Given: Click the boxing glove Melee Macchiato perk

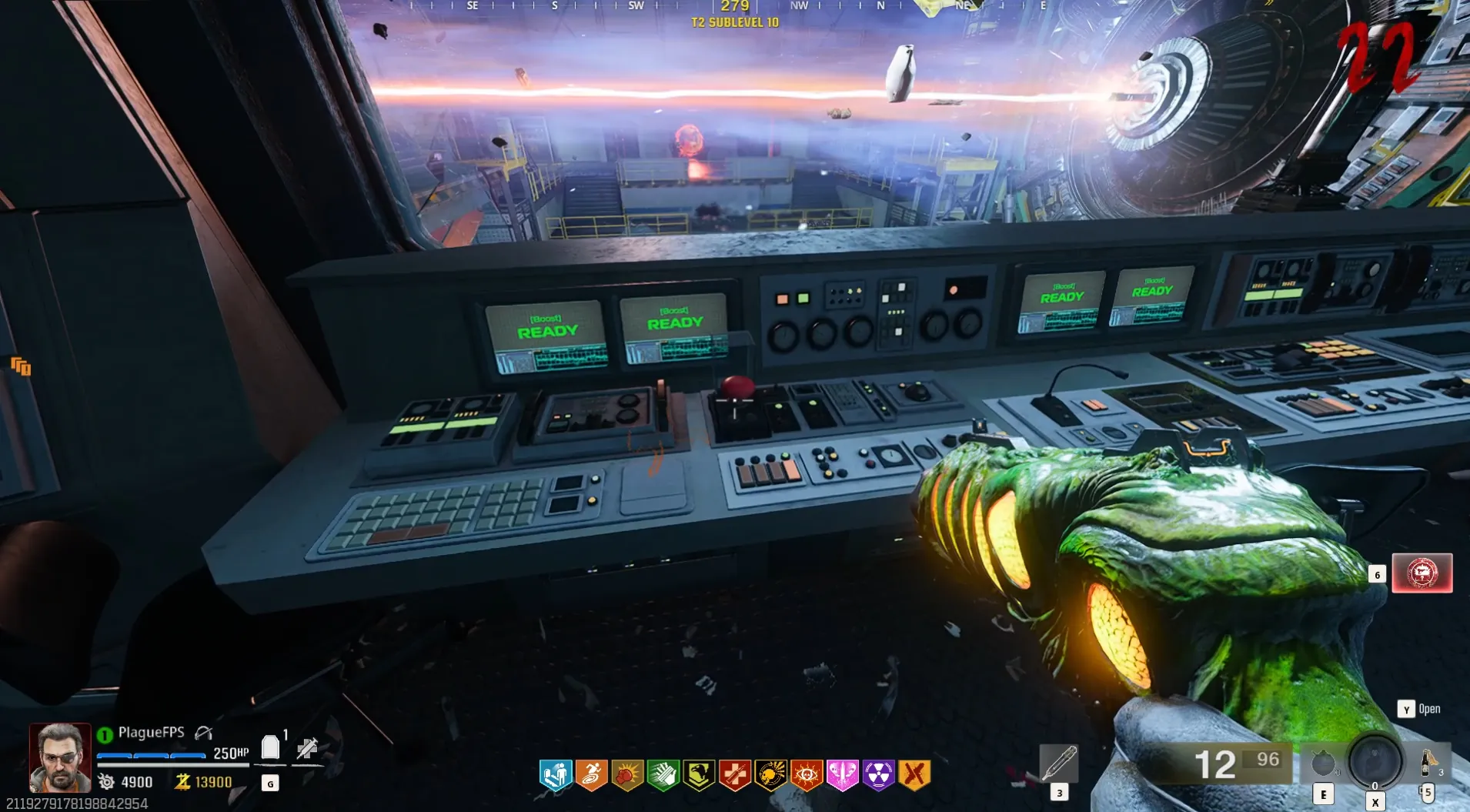Looking at the screenshot, I should tap(627, 774).
